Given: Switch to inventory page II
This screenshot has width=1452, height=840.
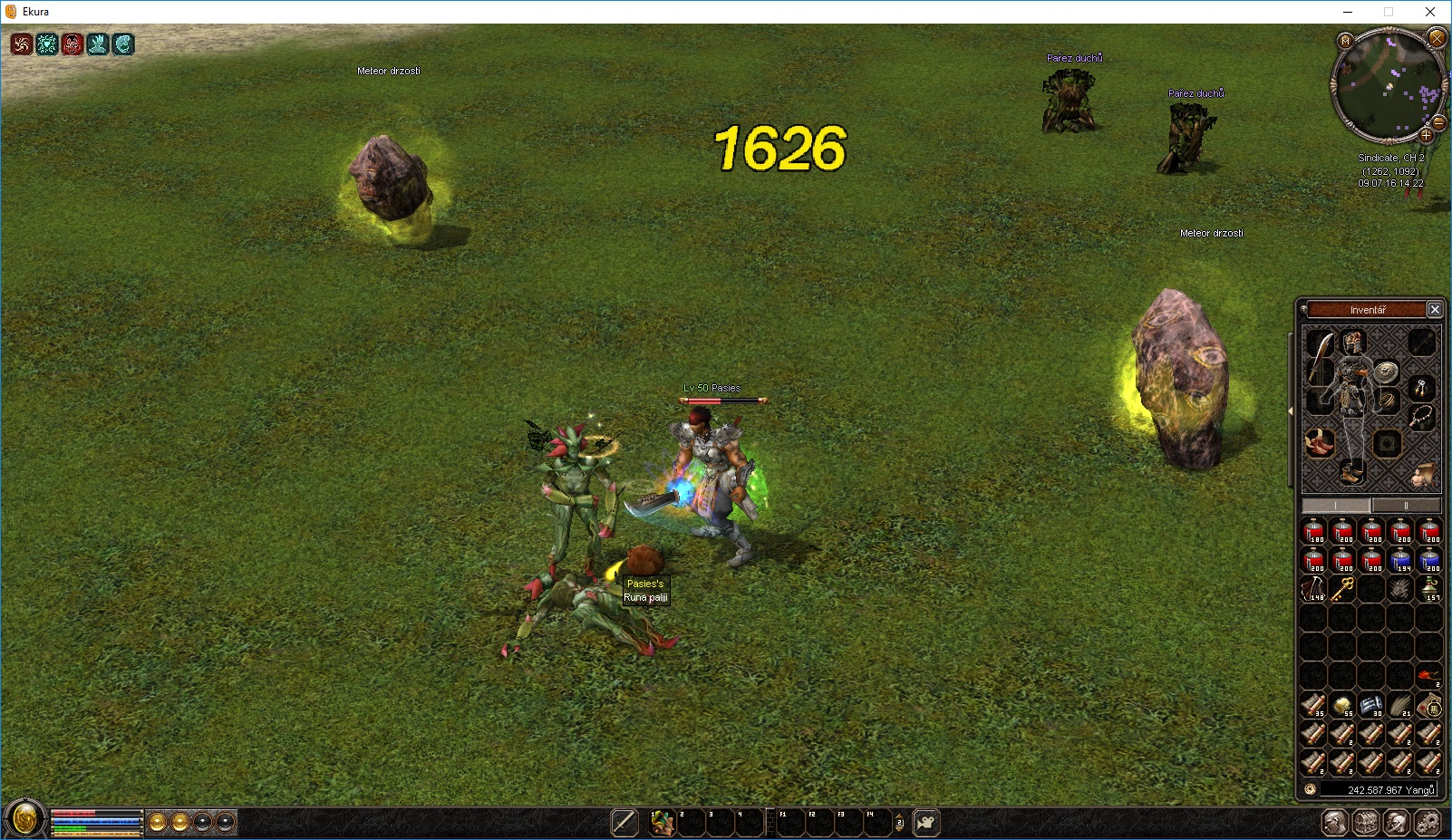Looking at the screenshot, I should 1406,506.
